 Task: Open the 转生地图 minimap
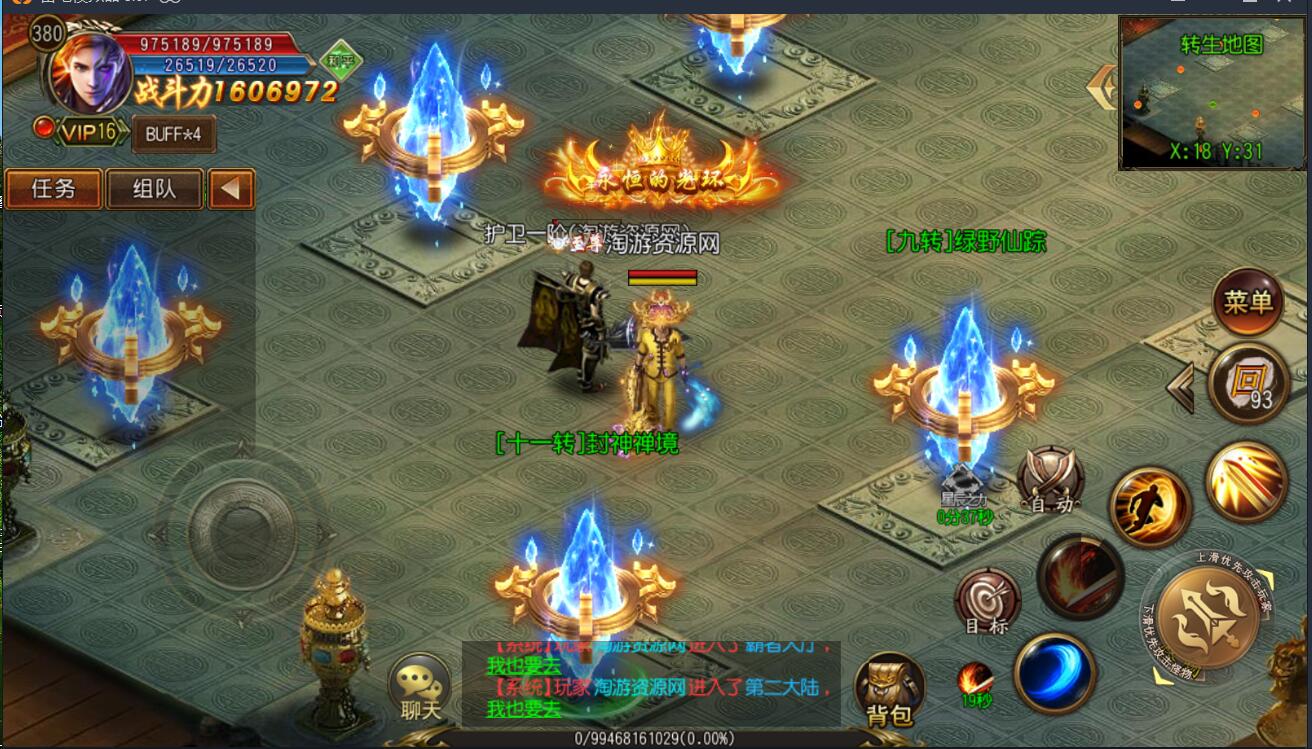point(1213,92)
